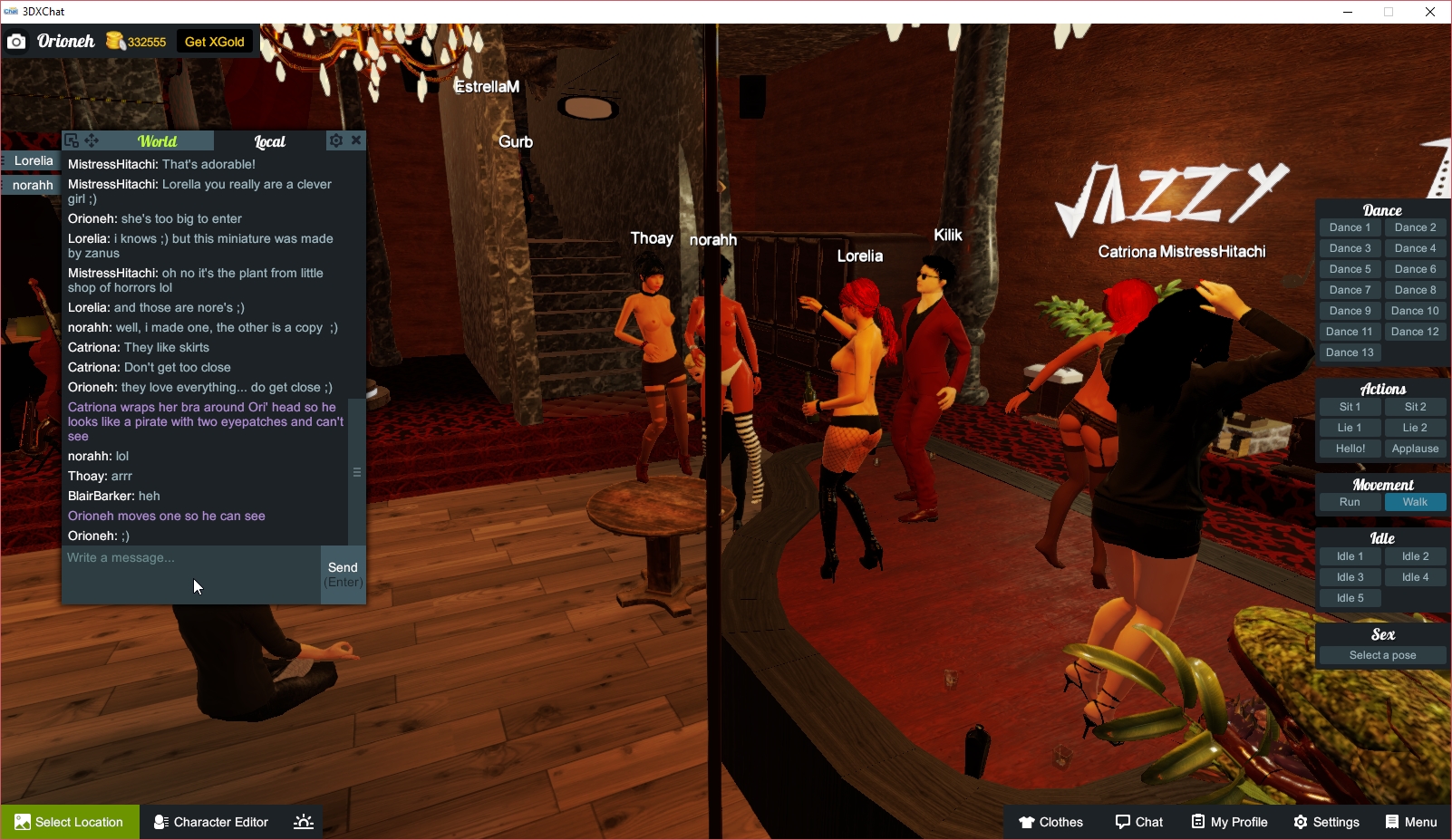1452x840 pixels.
Task: Switch to the Local chat tab
Action: point(269,140)
